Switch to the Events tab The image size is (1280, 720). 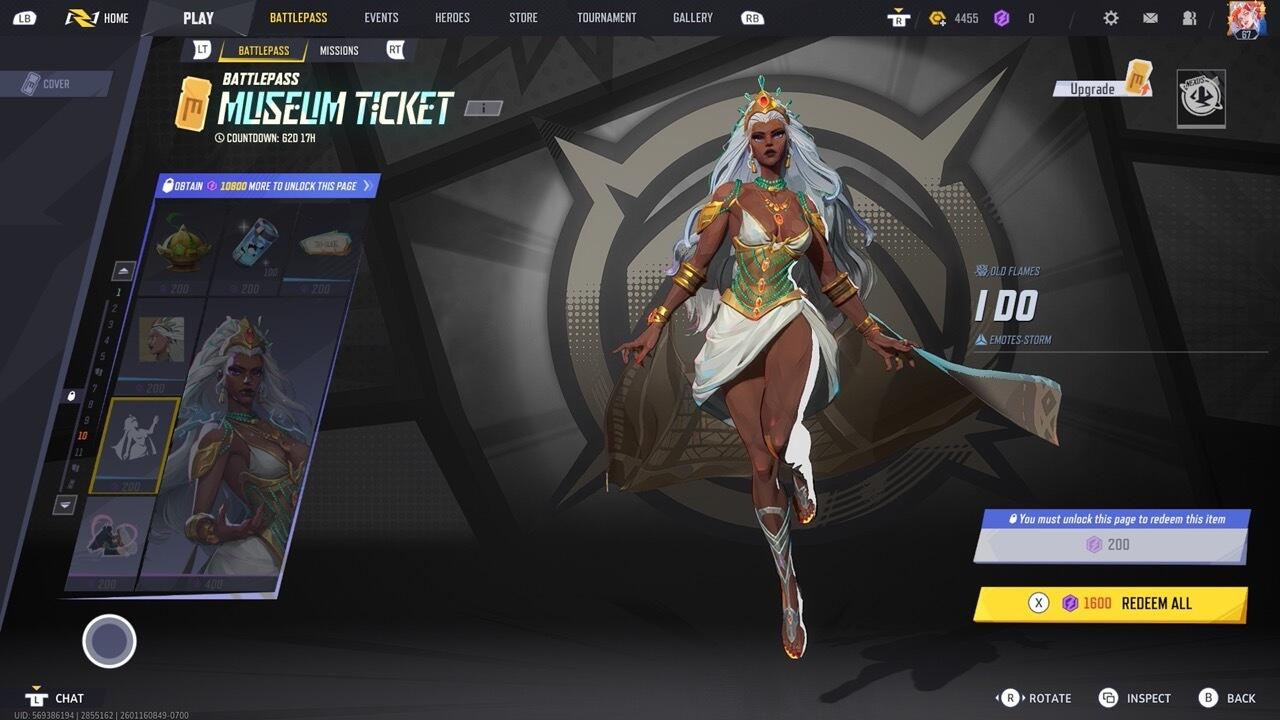pos(381,18)
